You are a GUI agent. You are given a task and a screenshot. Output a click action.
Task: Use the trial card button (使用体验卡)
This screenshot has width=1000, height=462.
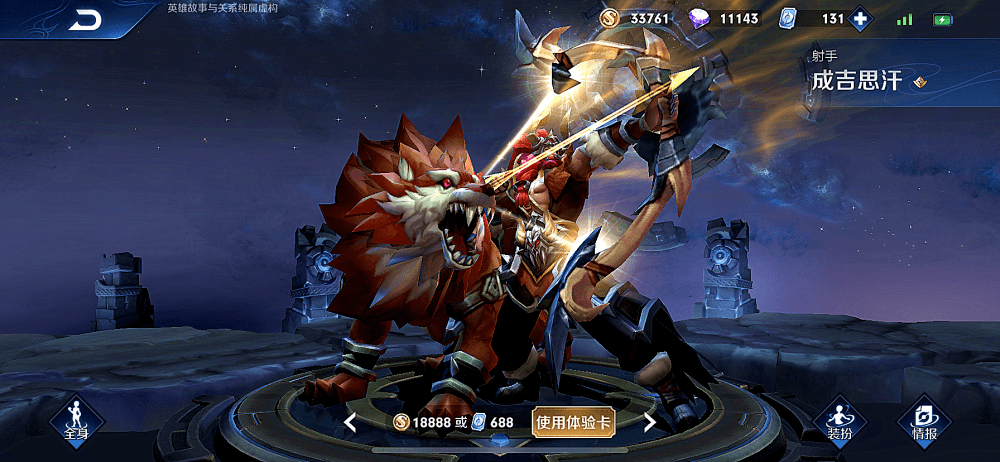point(573,422)
